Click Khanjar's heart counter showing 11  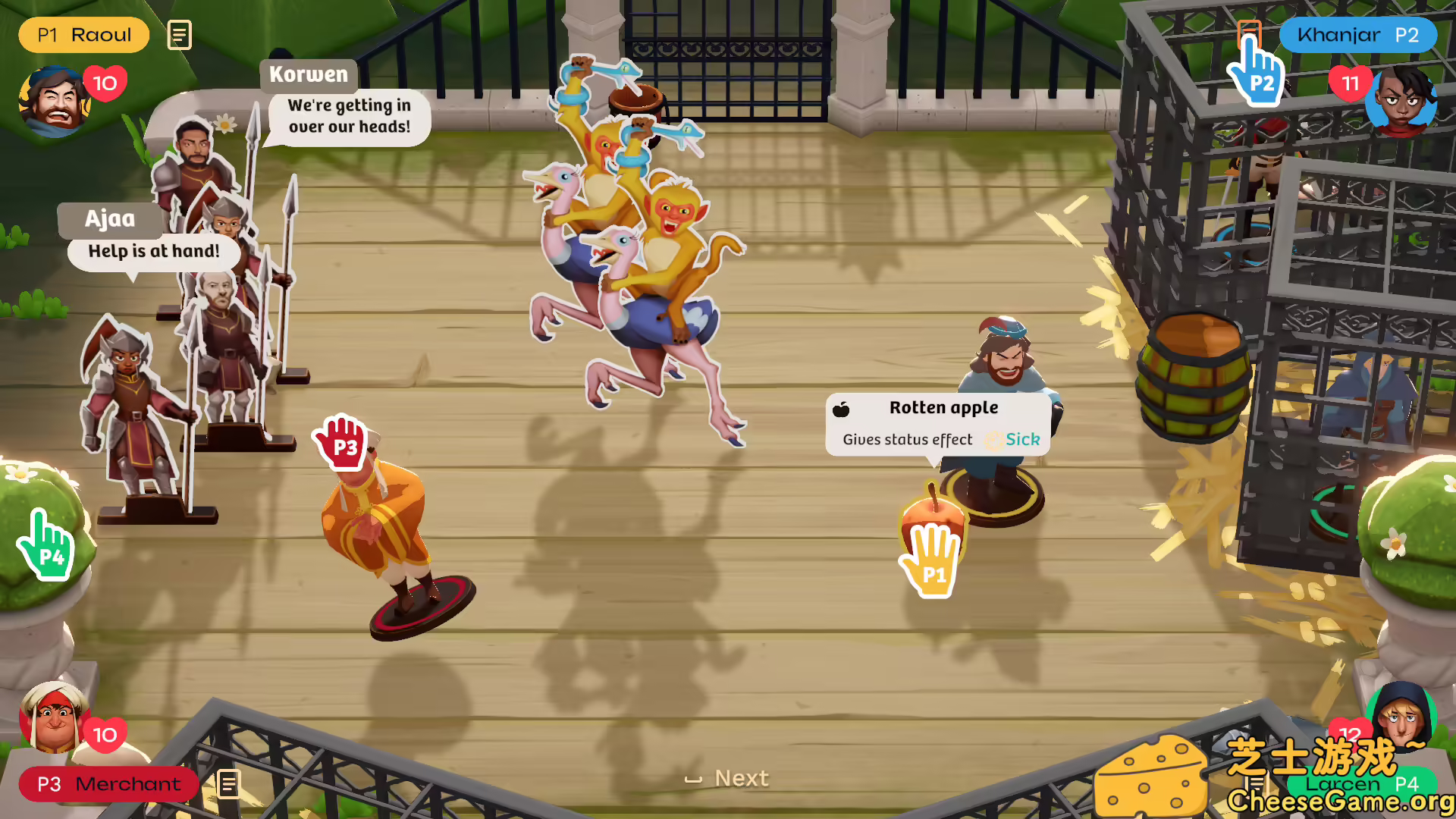[1351, 85]
